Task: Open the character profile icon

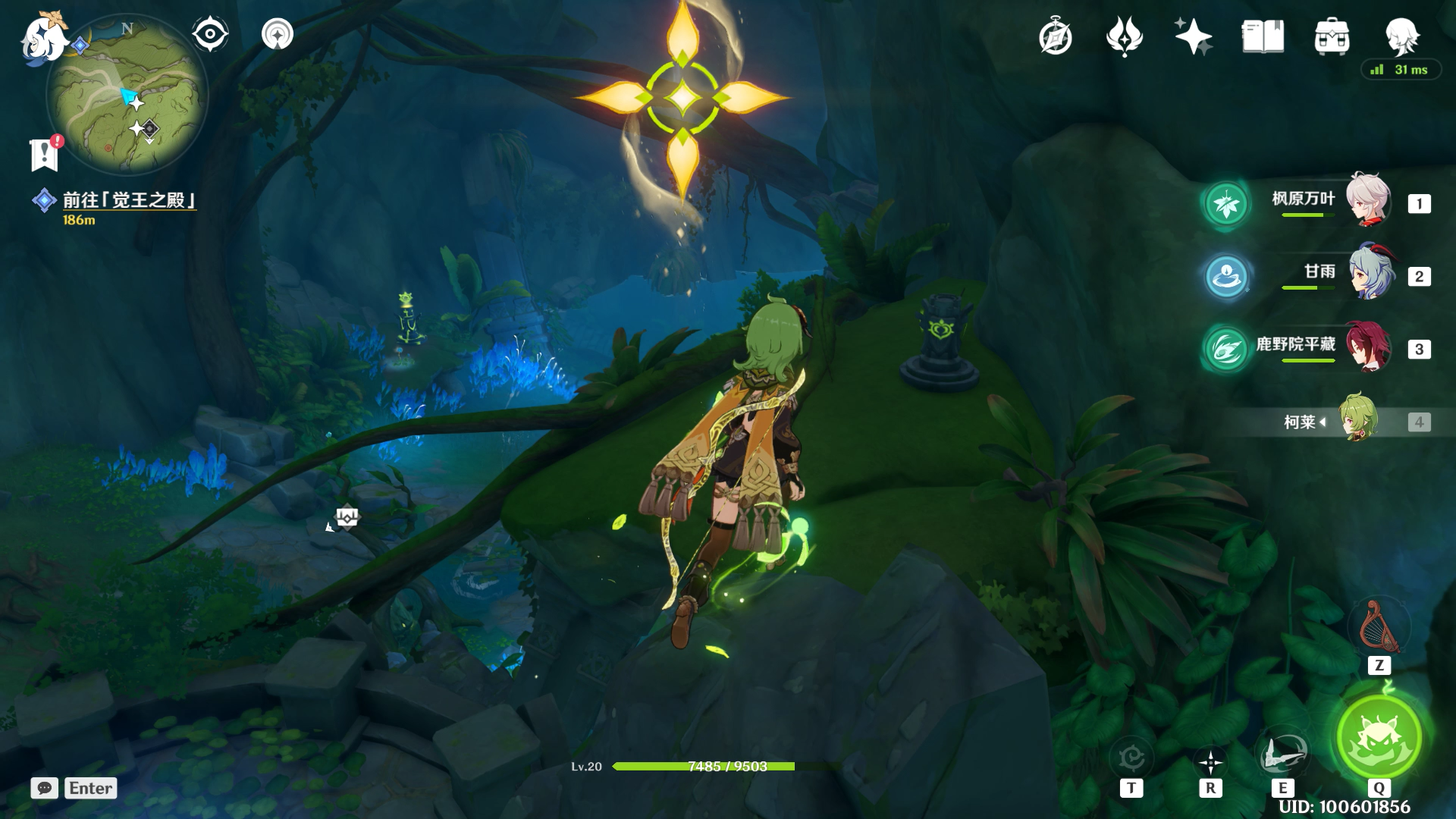Action: pyautogui.click(x=1401, y=36)
